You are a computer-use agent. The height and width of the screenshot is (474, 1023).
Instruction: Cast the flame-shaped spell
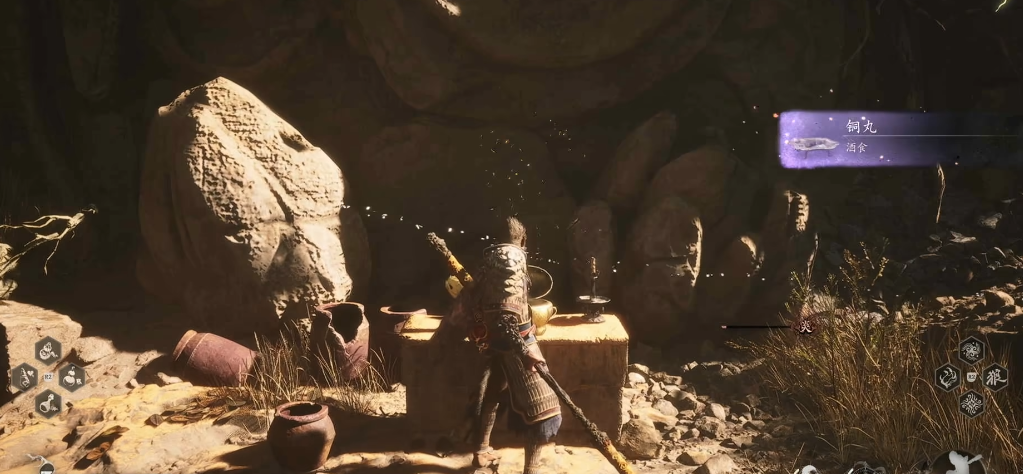(946, 377)
